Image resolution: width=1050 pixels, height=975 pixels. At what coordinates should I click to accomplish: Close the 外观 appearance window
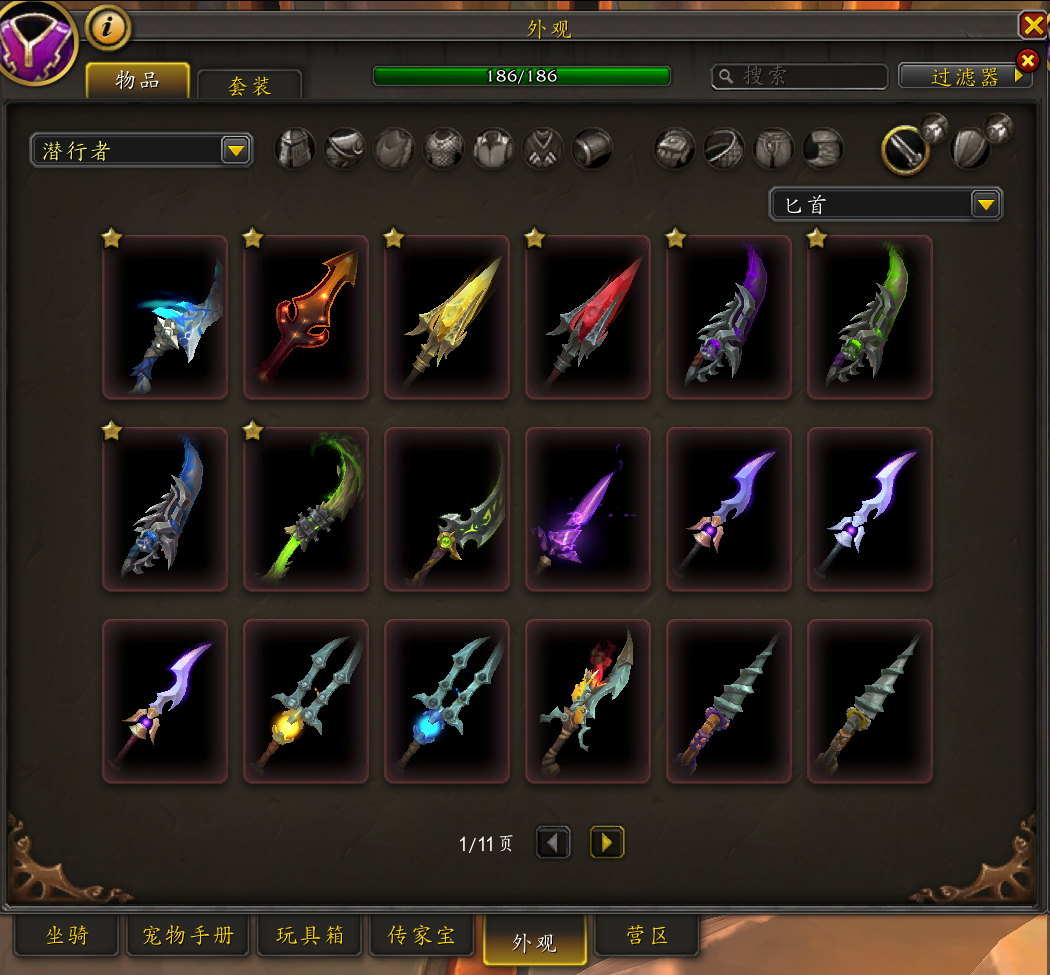pyautogui.click(x=1032, y=24)
